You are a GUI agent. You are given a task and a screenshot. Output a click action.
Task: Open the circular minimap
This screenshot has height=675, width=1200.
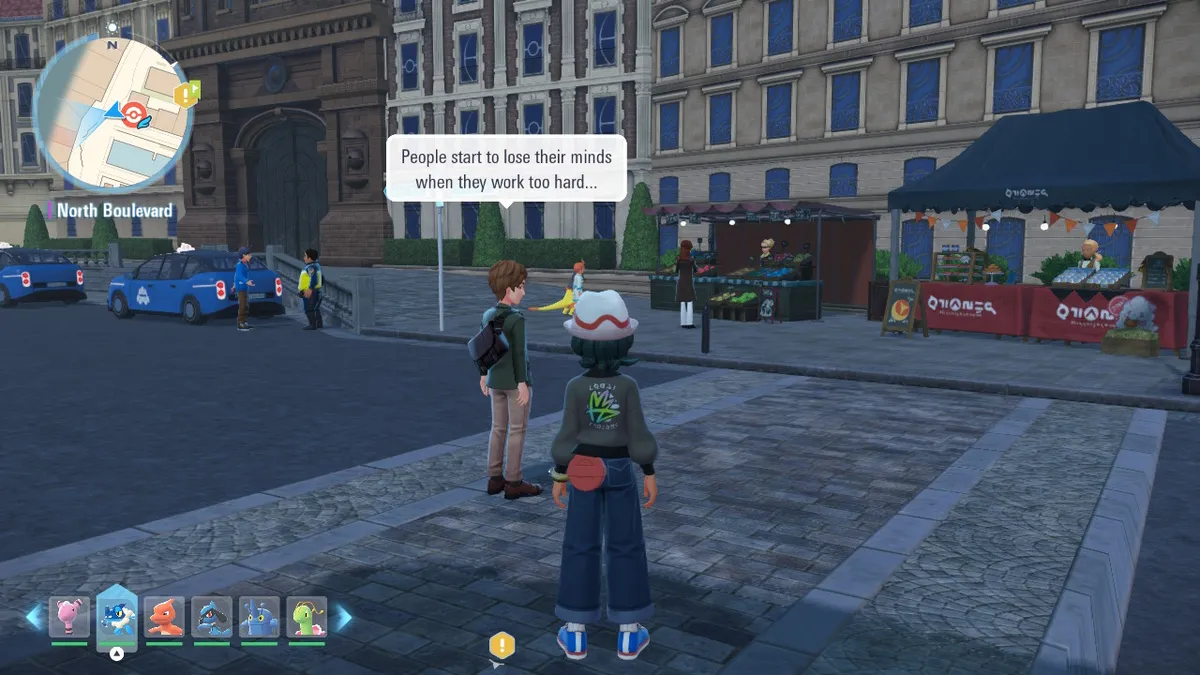click(112, 110)
